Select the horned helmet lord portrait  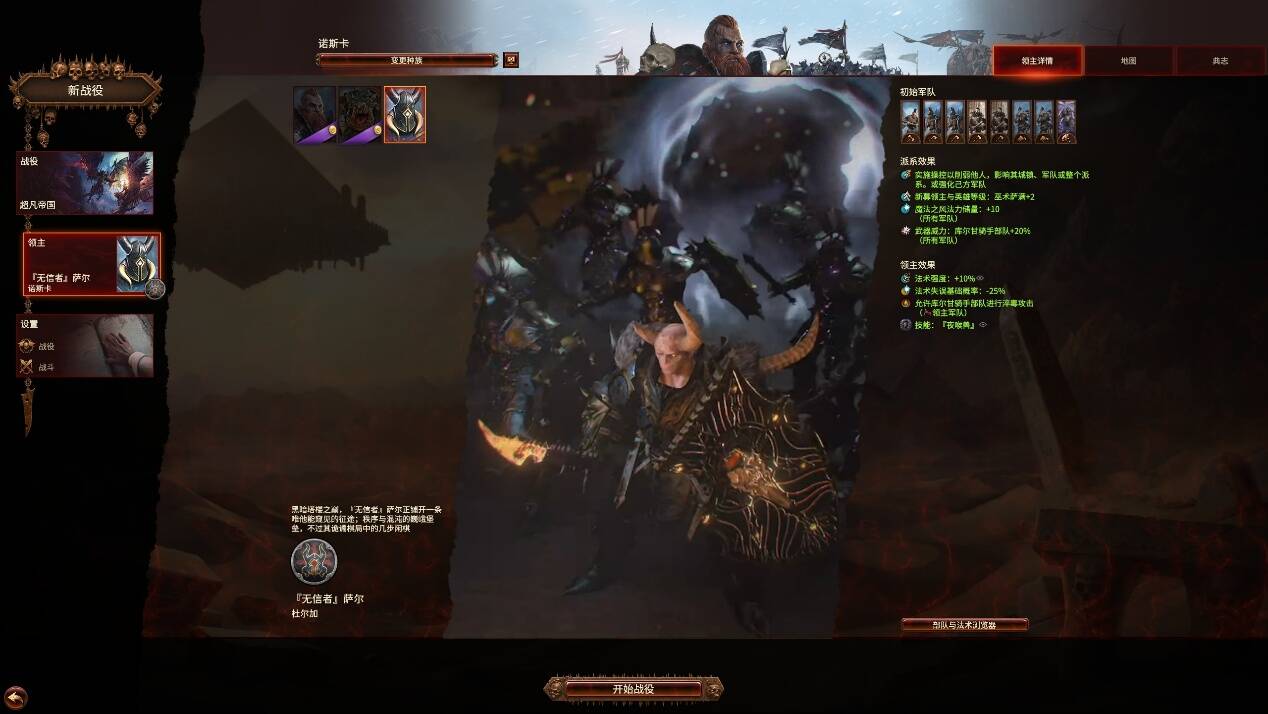[x=405, y=114]
